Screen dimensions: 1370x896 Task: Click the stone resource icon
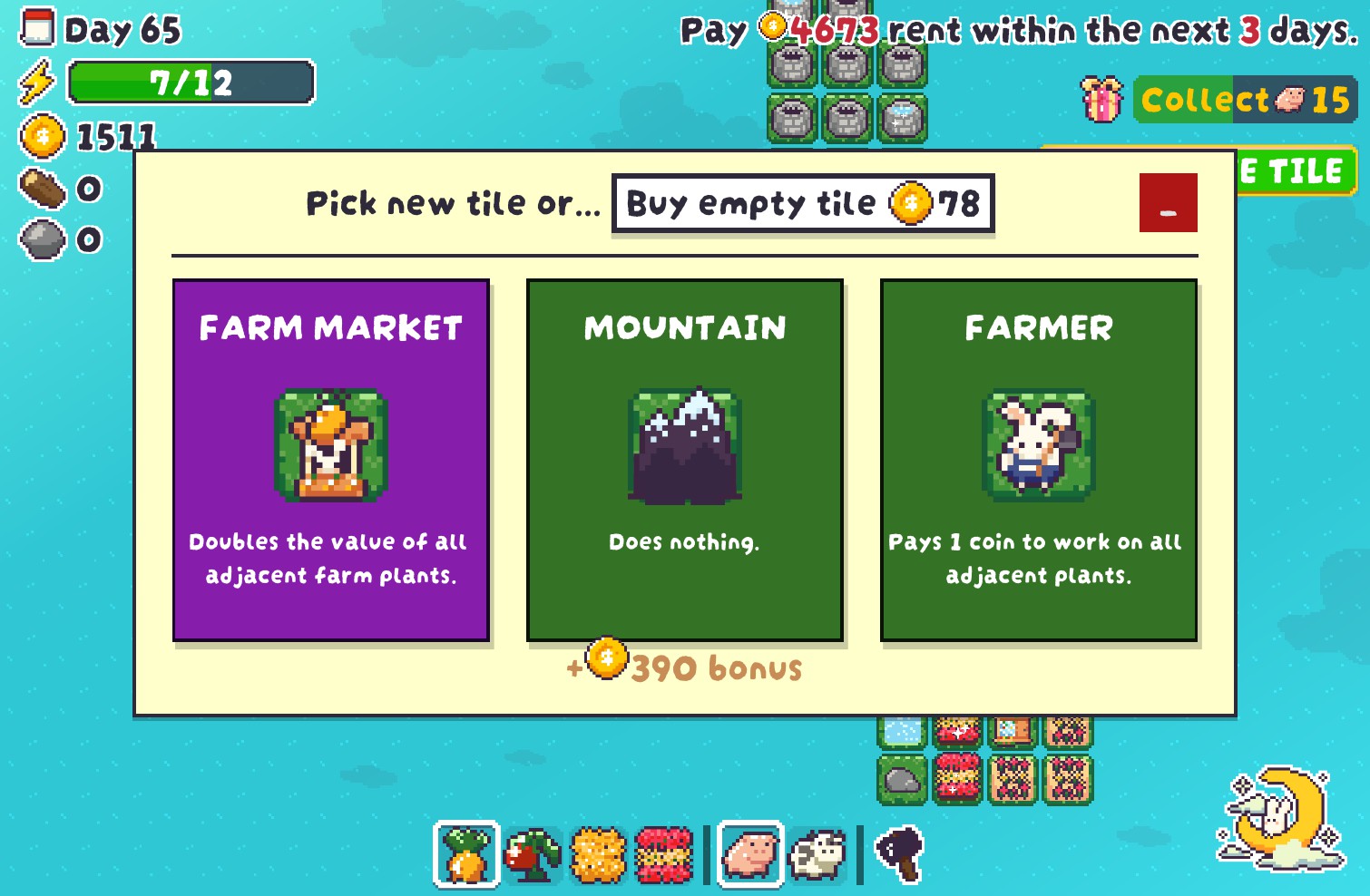41,240
